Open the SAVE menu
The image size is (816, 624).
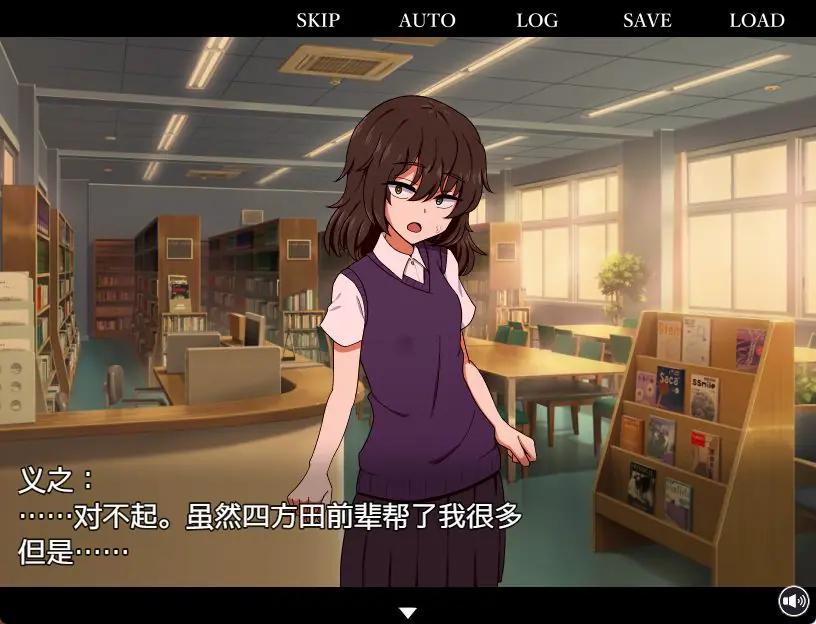(x=647, y=20)
